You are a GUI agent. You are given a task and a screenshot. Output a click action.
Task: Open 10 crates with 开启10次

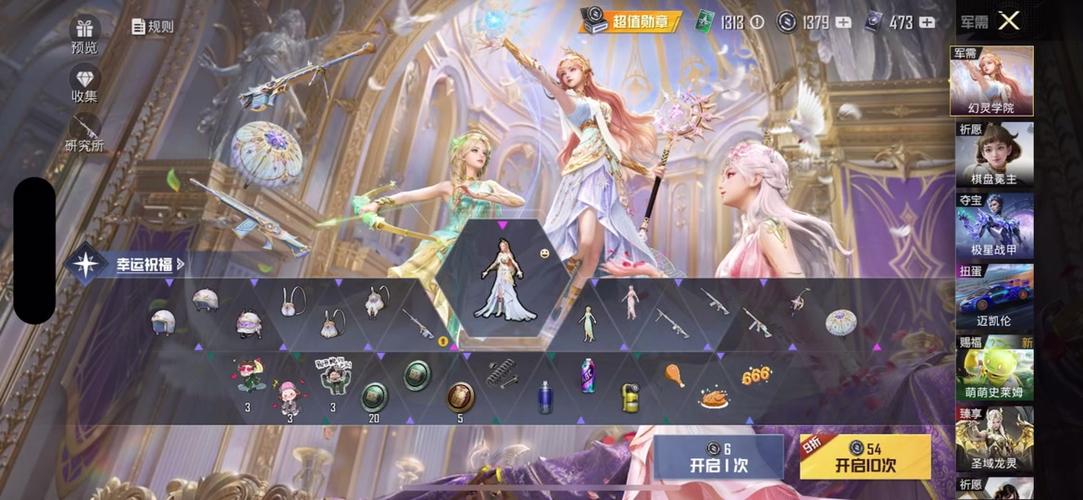tap(866, 457)
